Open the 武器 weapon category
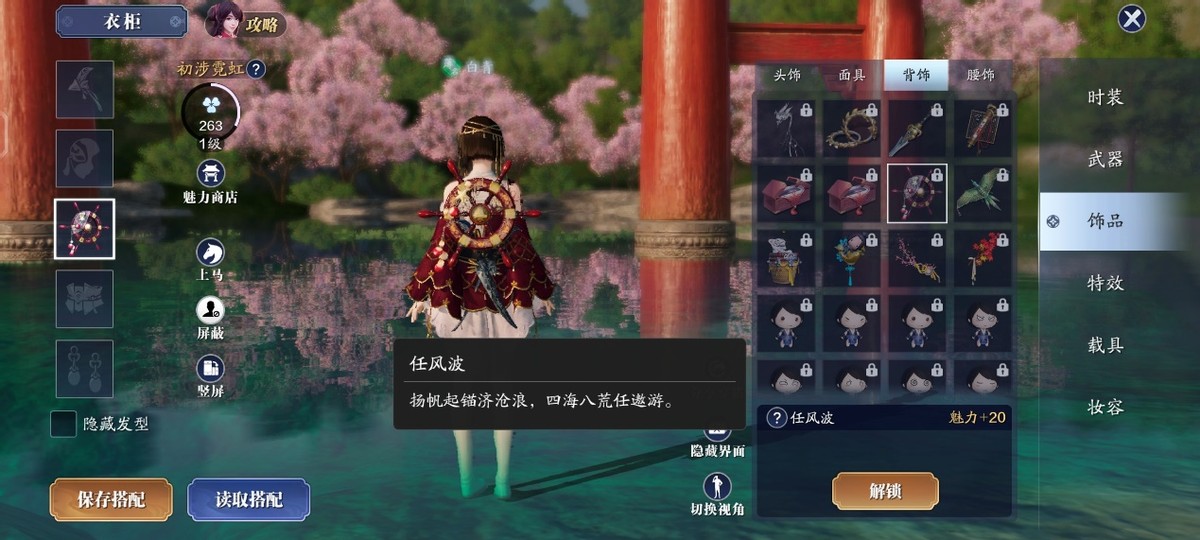 1105,159
